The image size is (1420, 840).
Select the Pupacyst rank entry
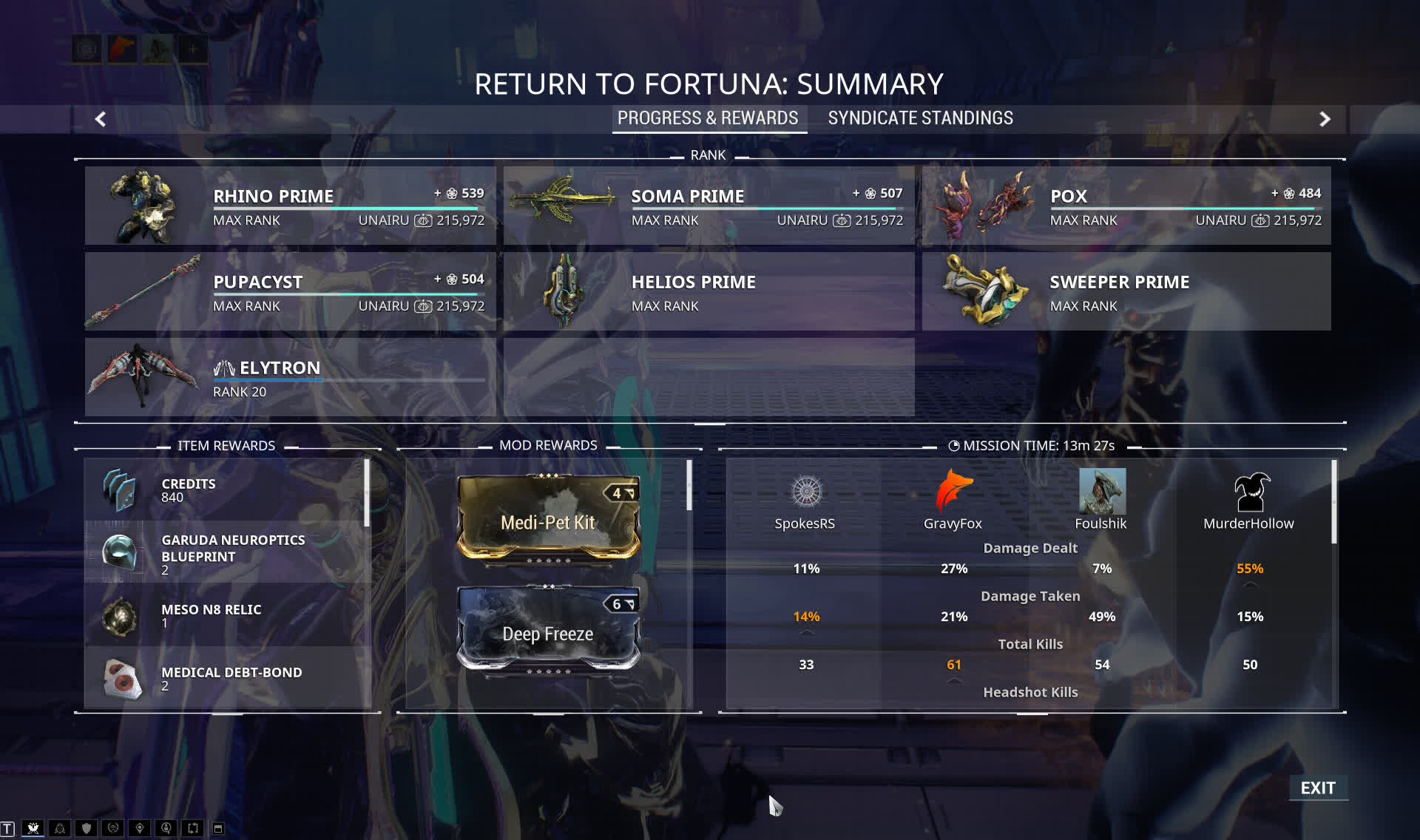290,291
